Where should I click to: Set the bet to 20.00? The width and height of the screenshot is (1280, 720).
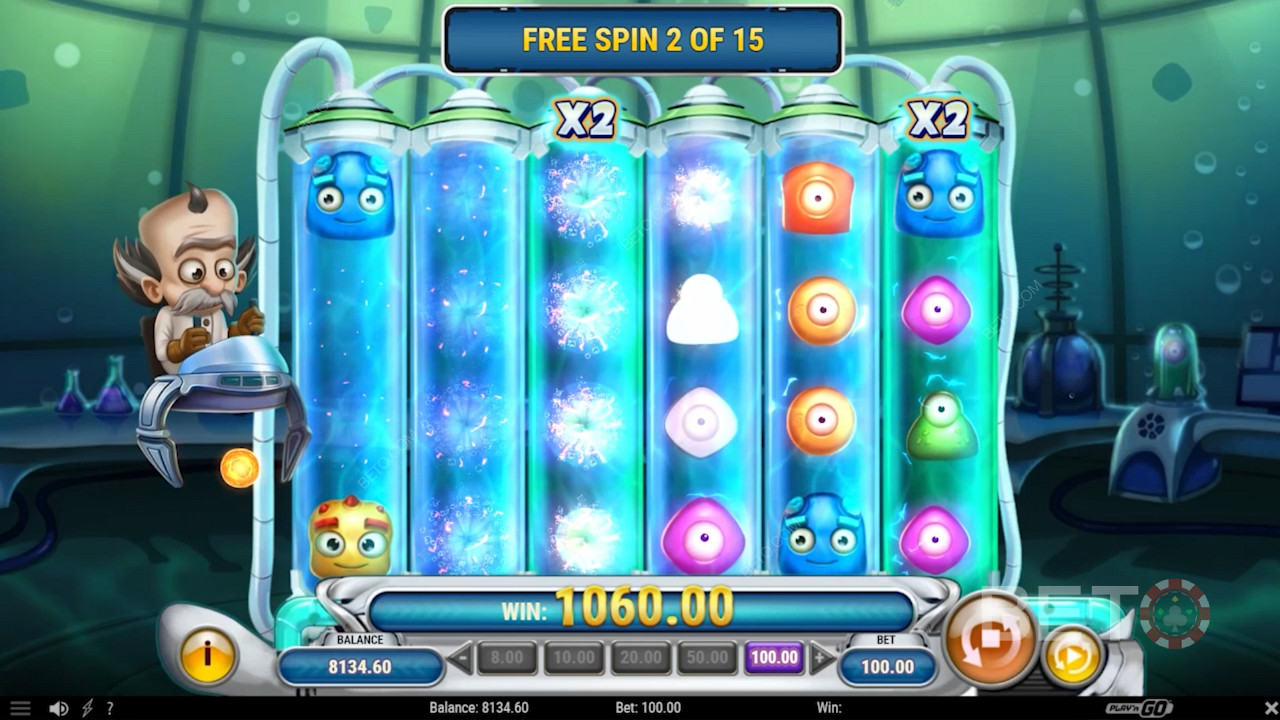click(x=641, y=658)
